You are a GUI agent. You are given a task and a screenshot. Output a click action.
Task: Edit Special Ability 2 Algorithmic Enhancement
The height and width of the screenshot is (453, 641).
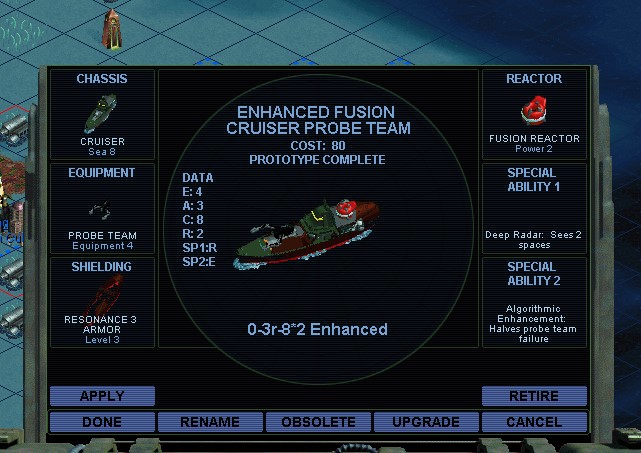pos(534,302)
